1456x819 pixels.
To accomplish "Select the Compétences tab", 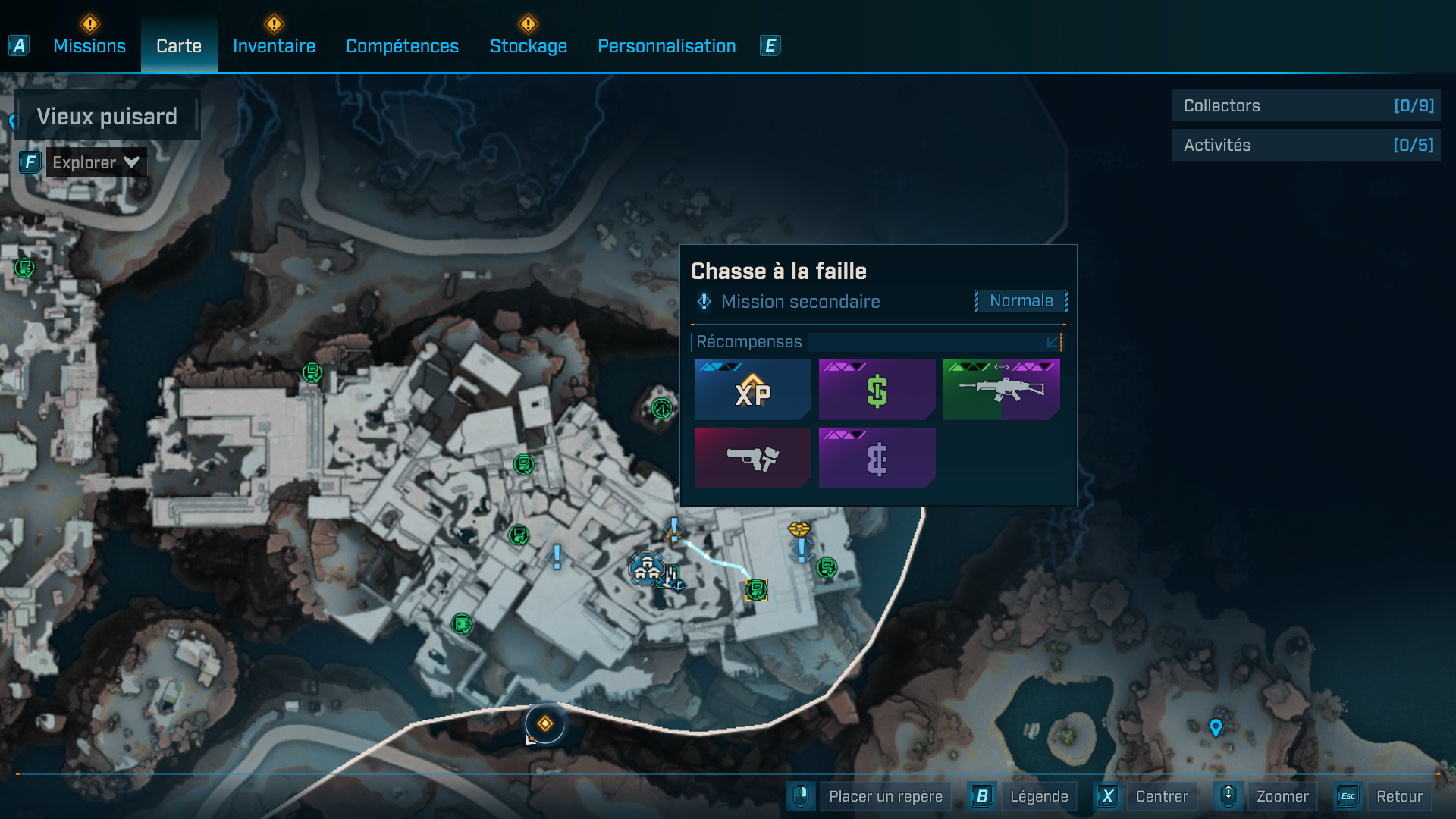I will click(x=402, y=46).
